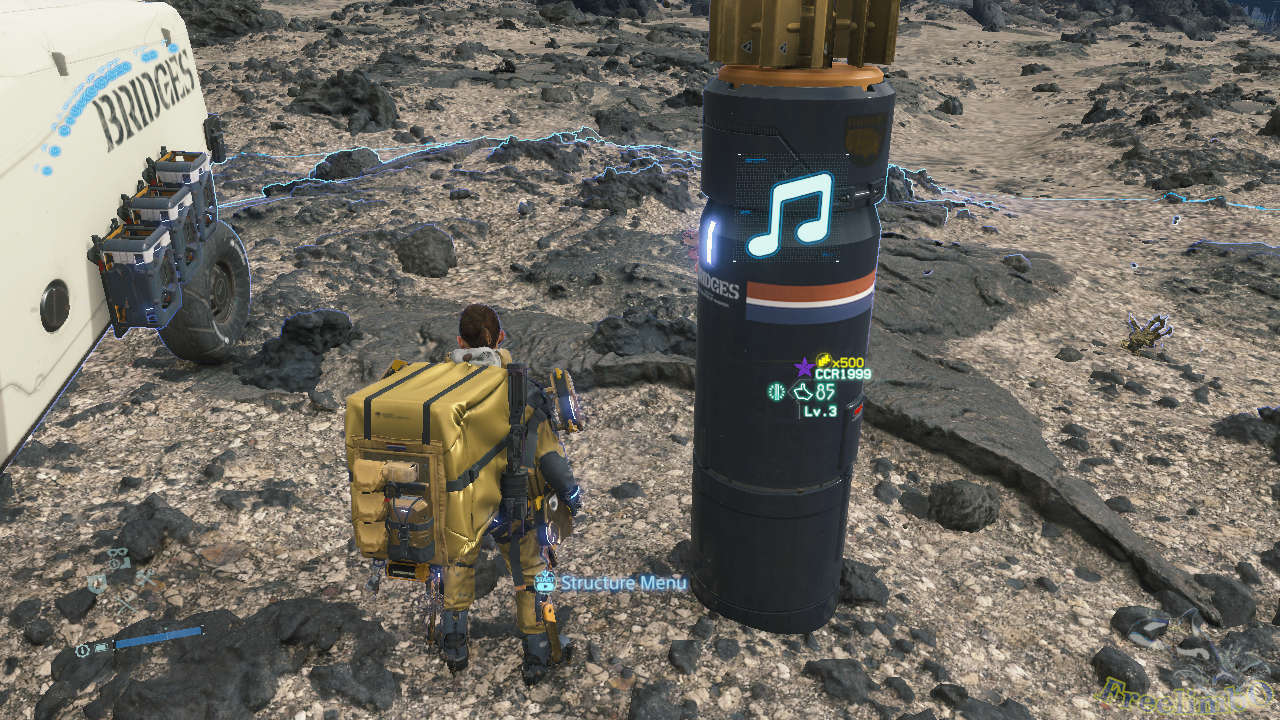The height and width of the screenshot is (720, 1280).
Task: Click the START touchpad prompt icon
Action: tap(546, 580)
